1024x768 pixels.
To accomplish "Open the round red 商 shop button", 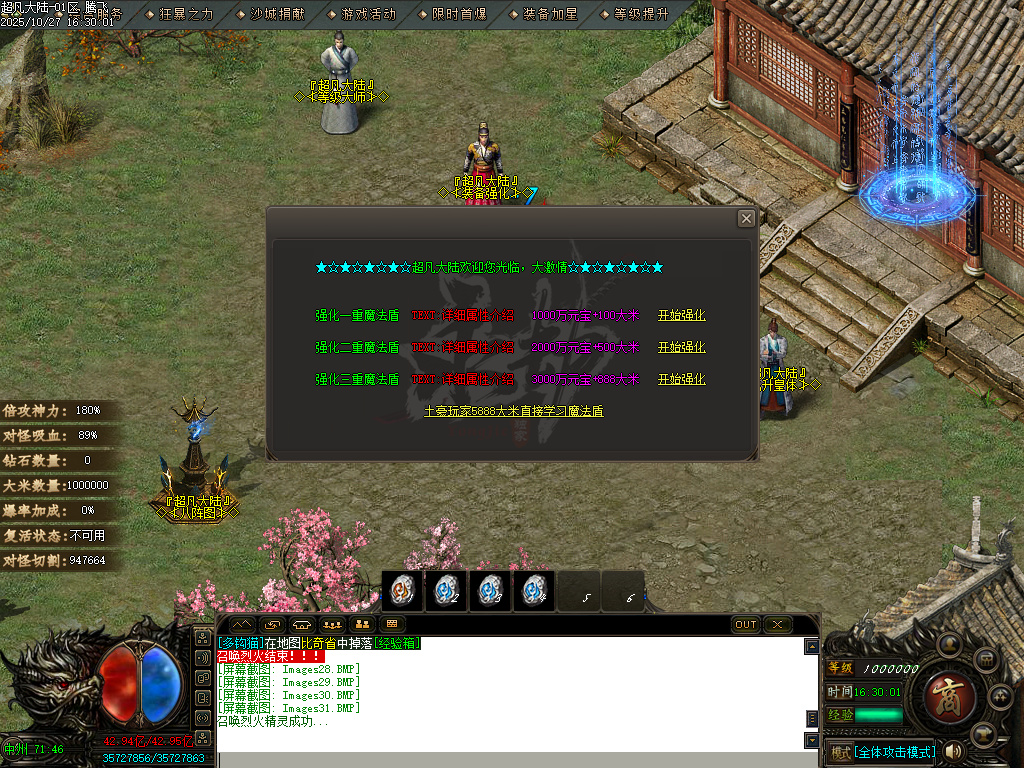I will coord(943,692).
